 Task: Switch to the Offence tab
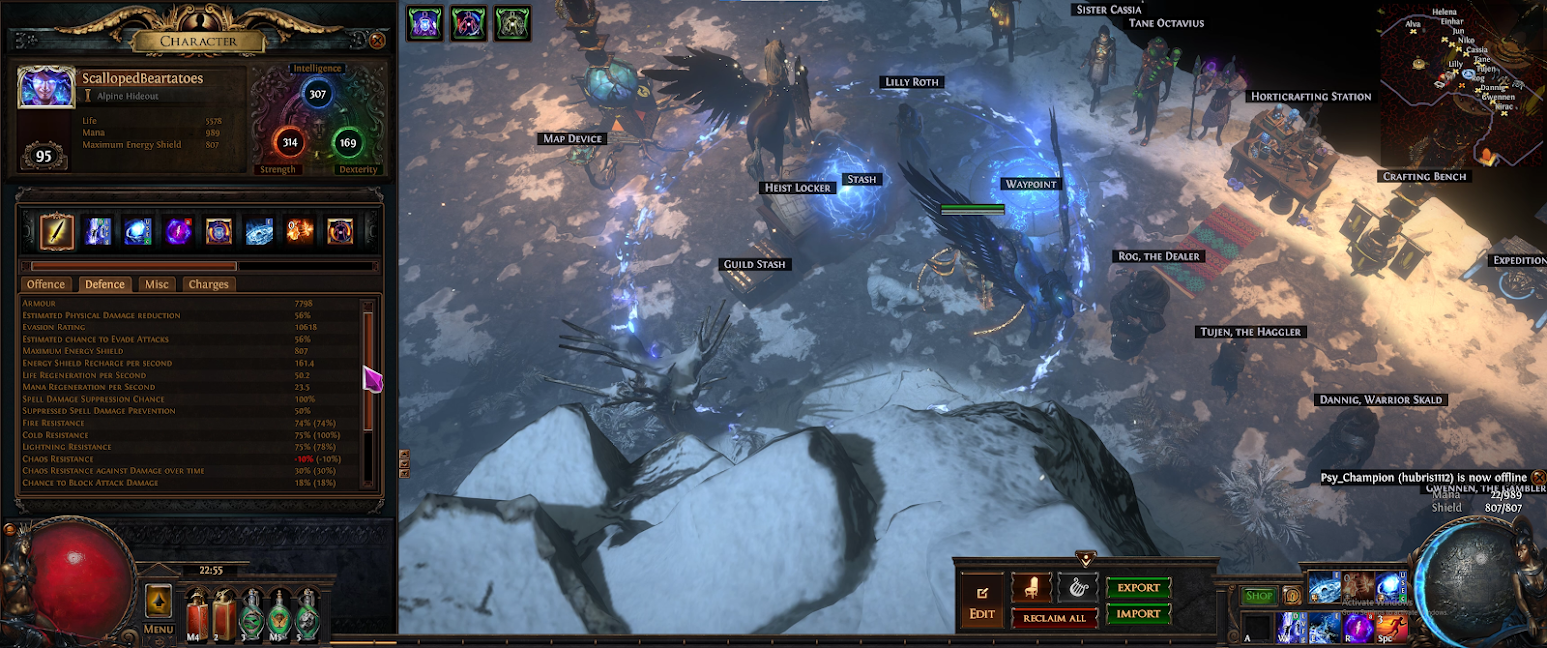pos(46,284)
